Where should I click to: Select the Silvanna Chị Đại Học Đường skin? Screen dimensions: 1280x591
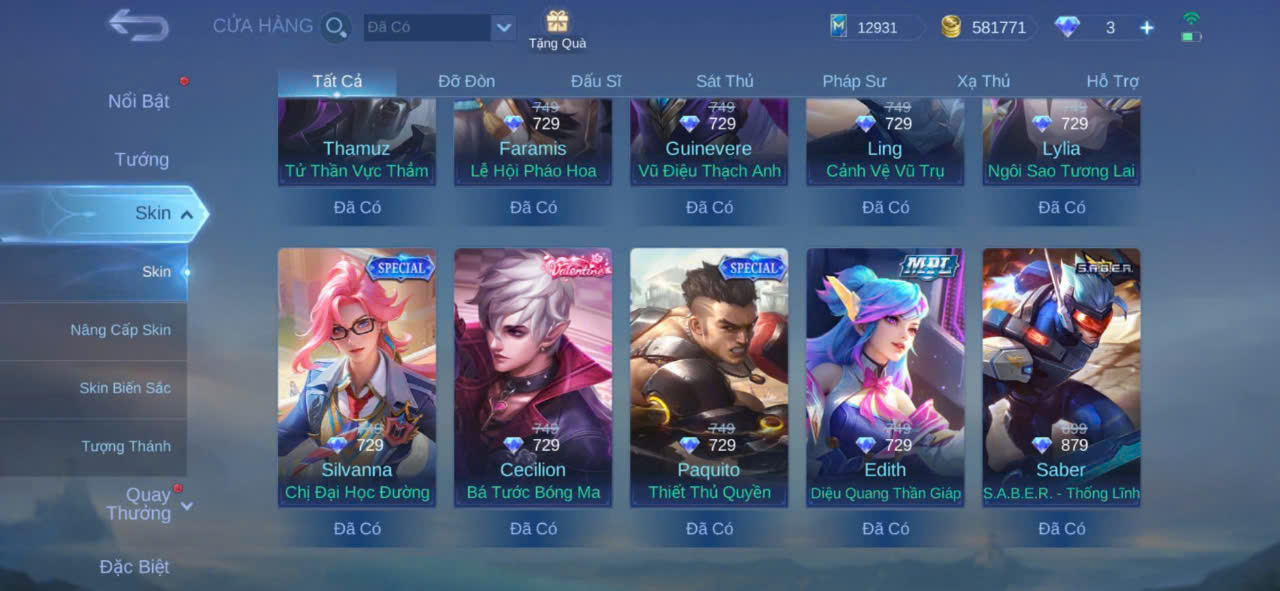pos(357,376)
